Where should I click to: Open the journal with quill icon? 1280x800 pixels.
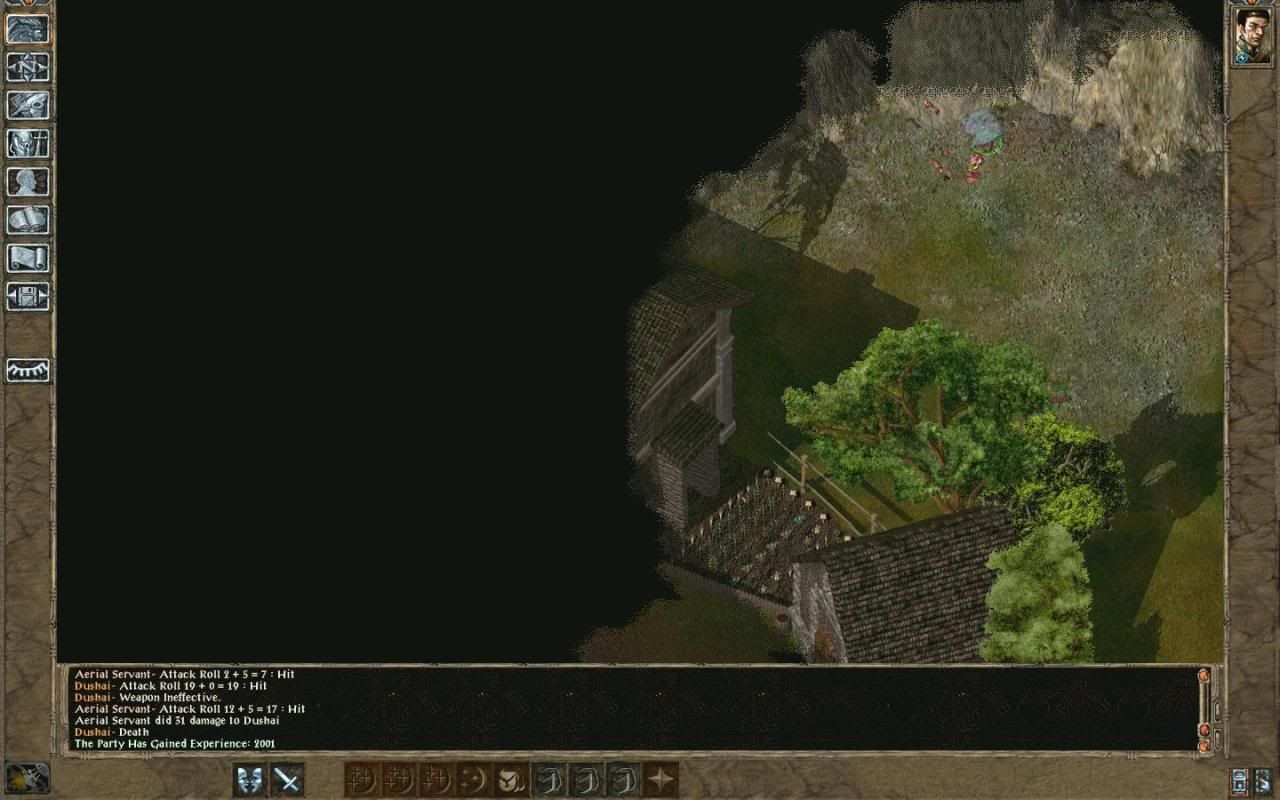coord(27,105)
